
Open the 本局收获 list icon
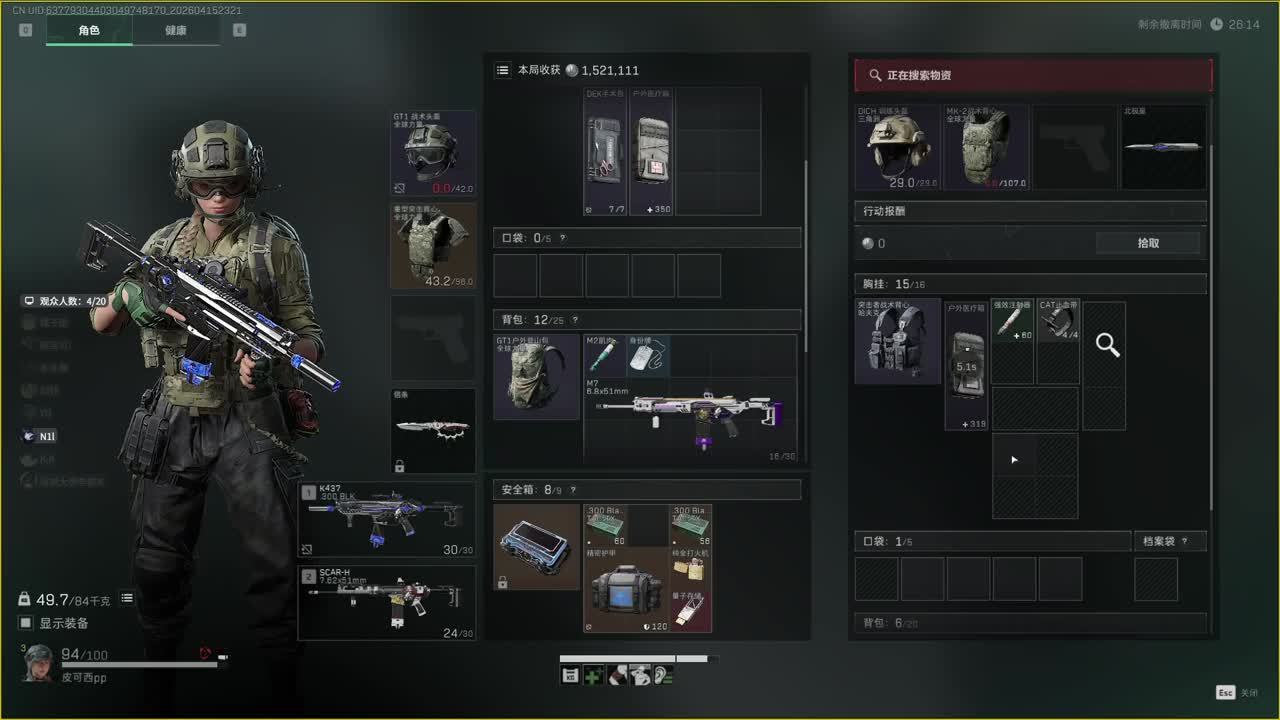(503, 70)
